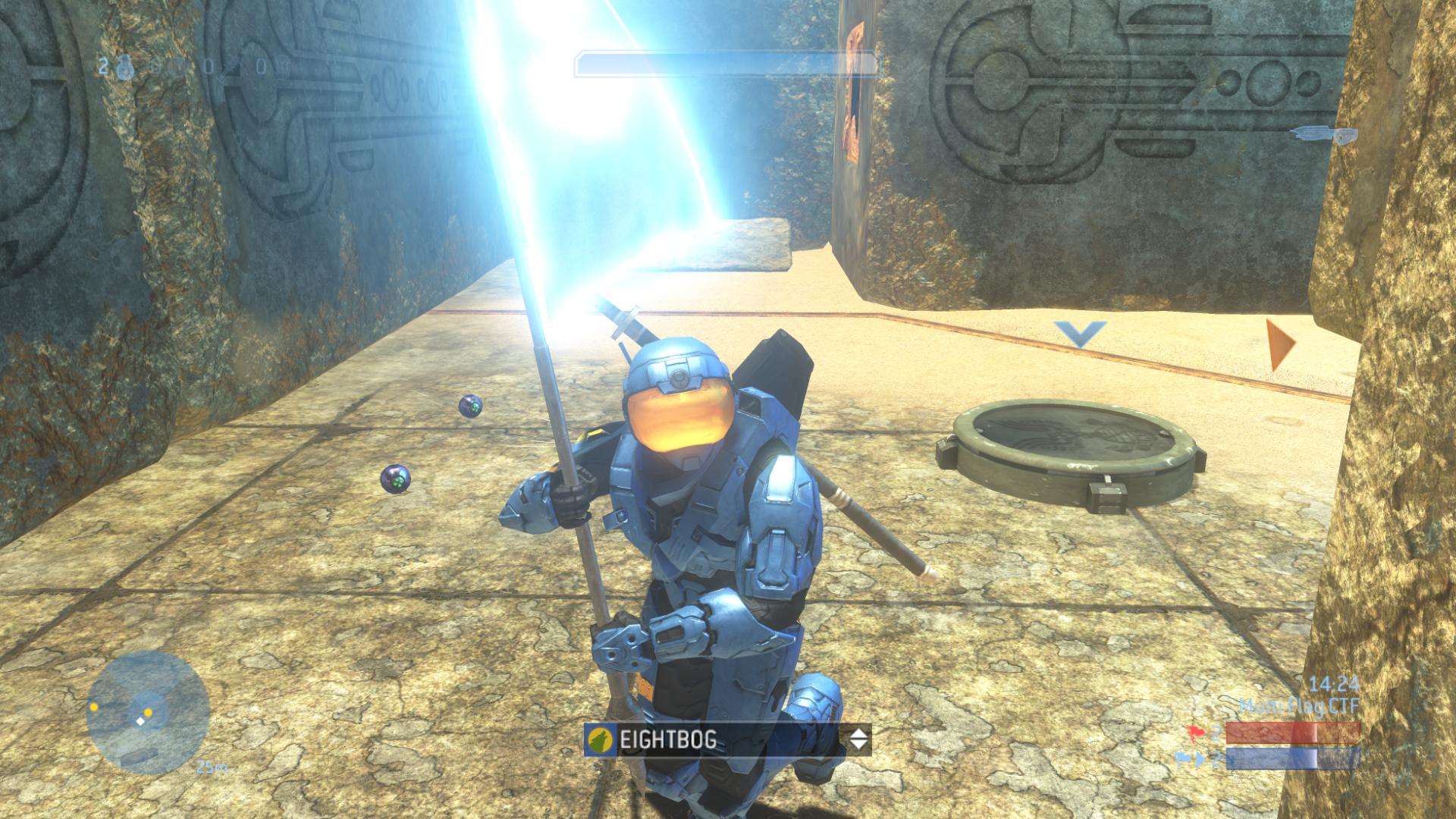Click the up/down arrows beside EIGHTBOG

click(858, 739)
